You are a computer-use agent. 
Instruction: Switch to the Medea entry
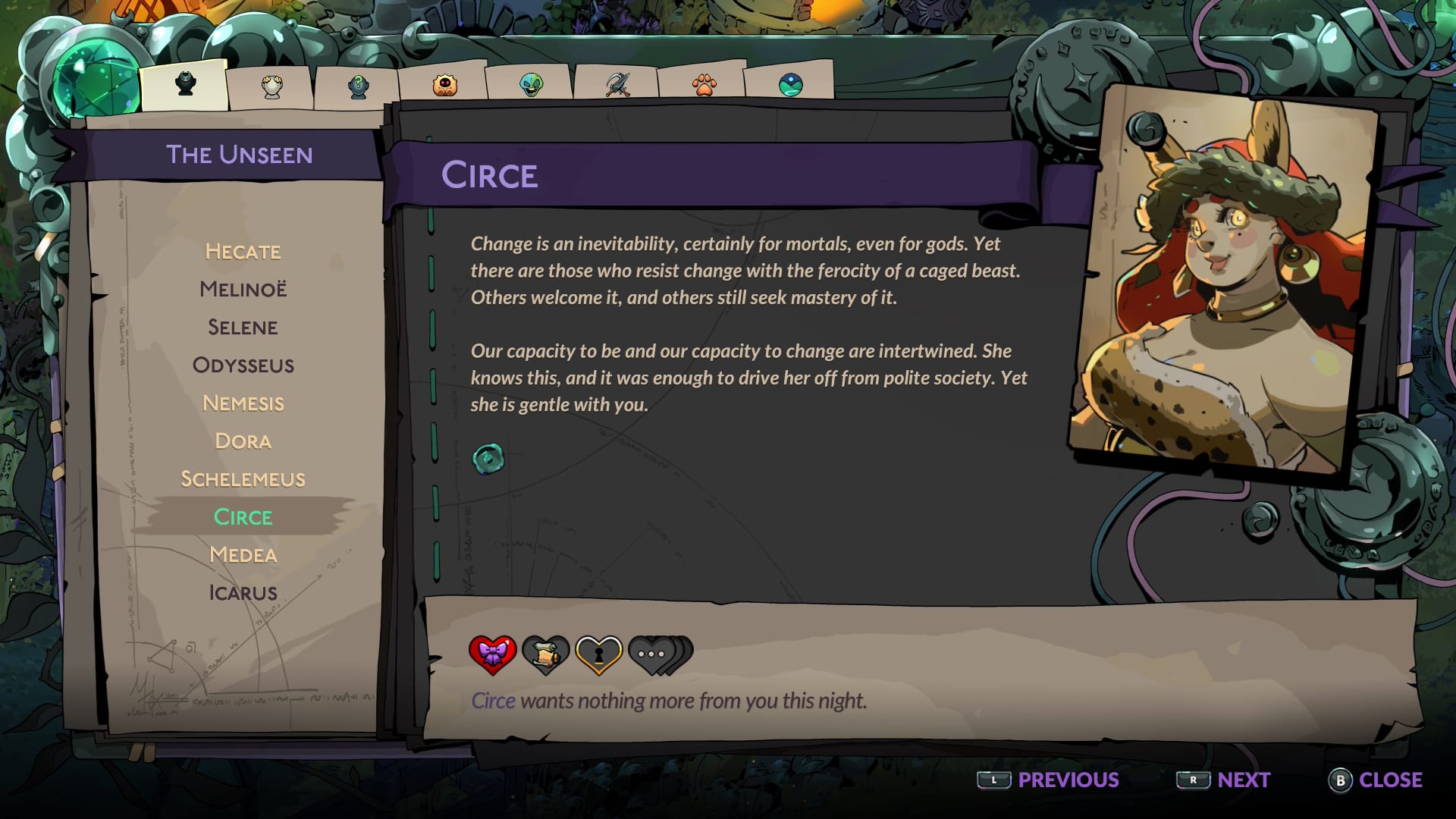click(x=243, y=555)
